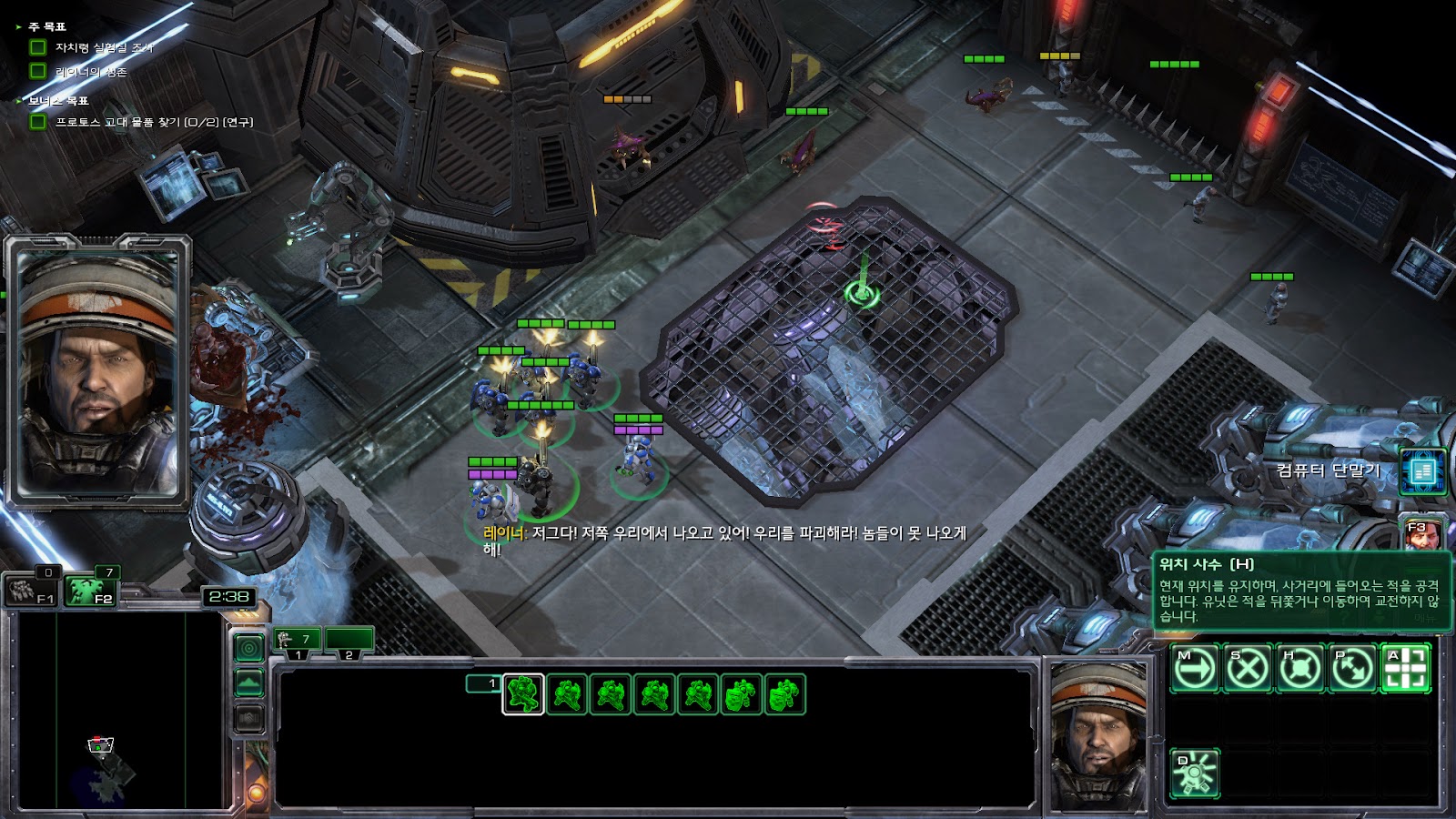Issue the Move command
Viewport: 1456px width, 819px height.
coord(1194,669)
